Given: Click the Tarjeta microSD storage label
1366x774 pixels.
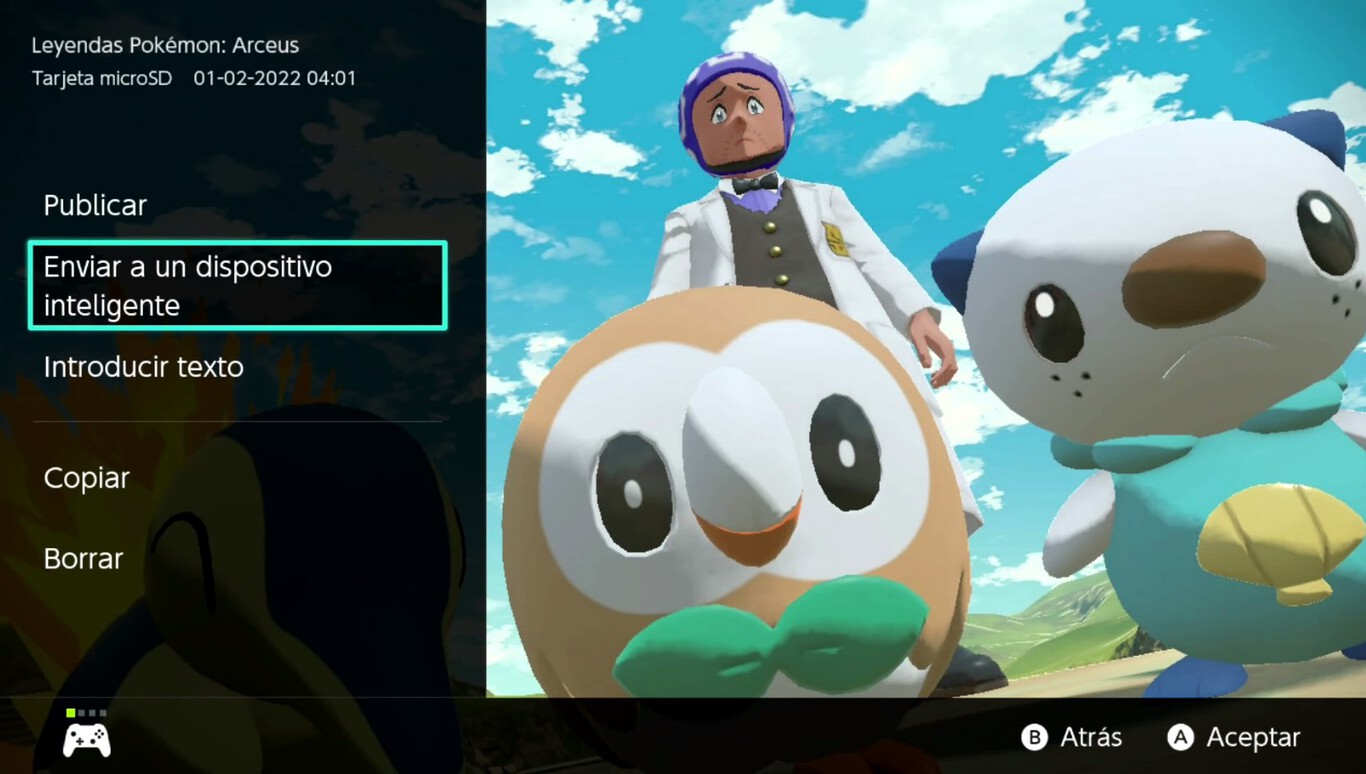Looking at the screenshot, I should coord(103,78).
